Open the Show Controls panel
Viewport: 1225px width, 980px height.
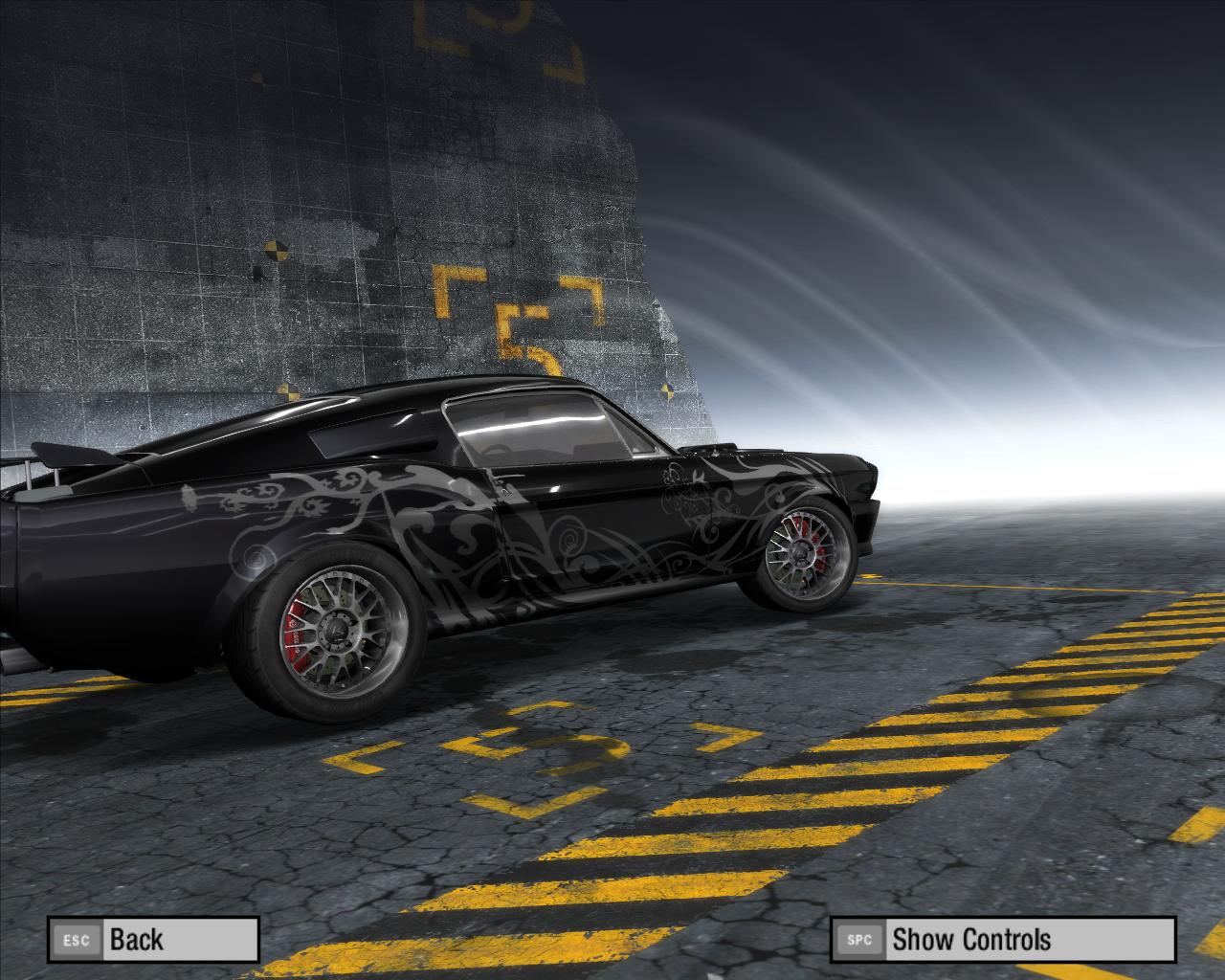click(1001, 939)
